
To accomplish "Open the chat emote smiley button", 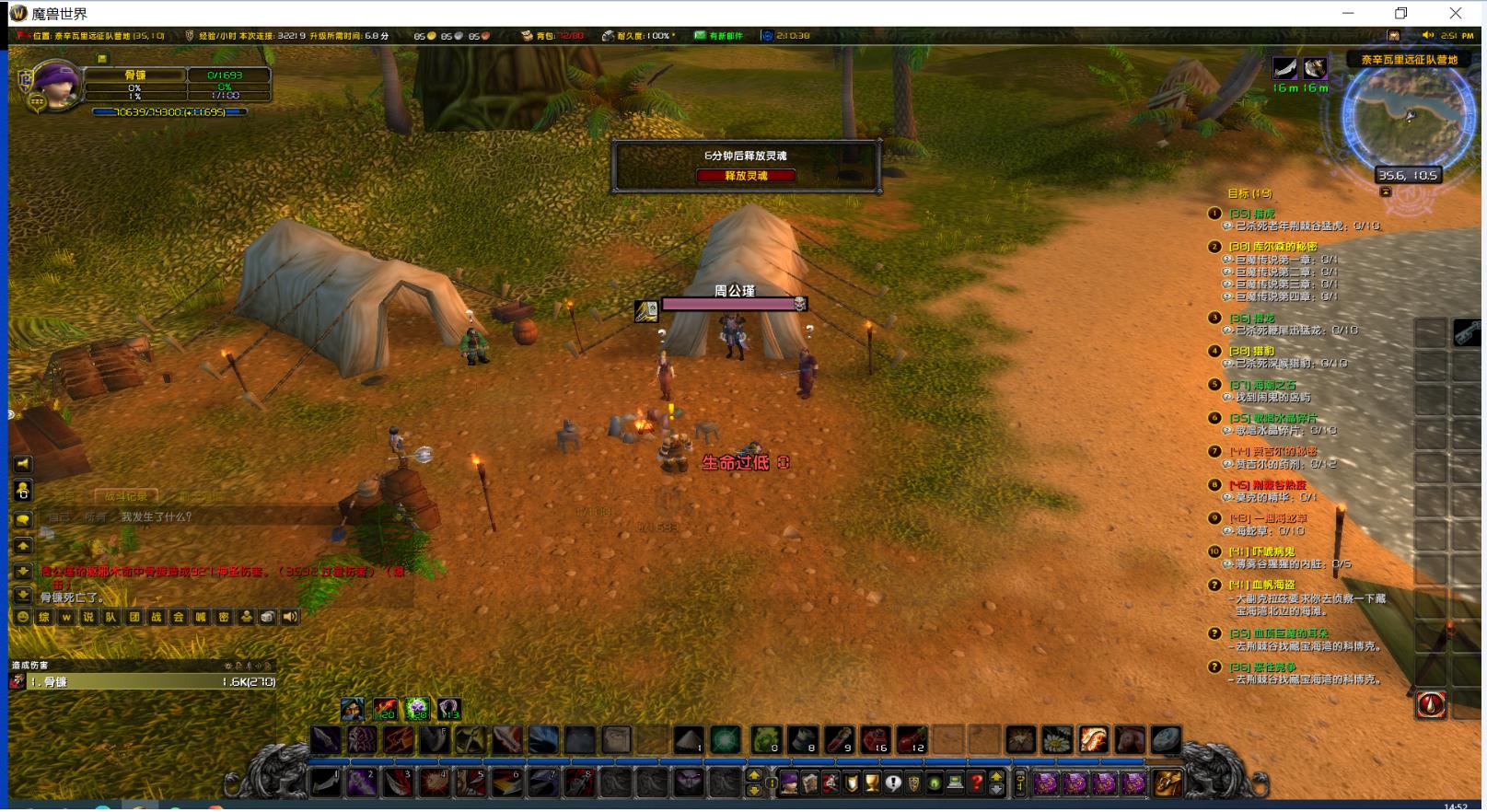I will 23,617.
